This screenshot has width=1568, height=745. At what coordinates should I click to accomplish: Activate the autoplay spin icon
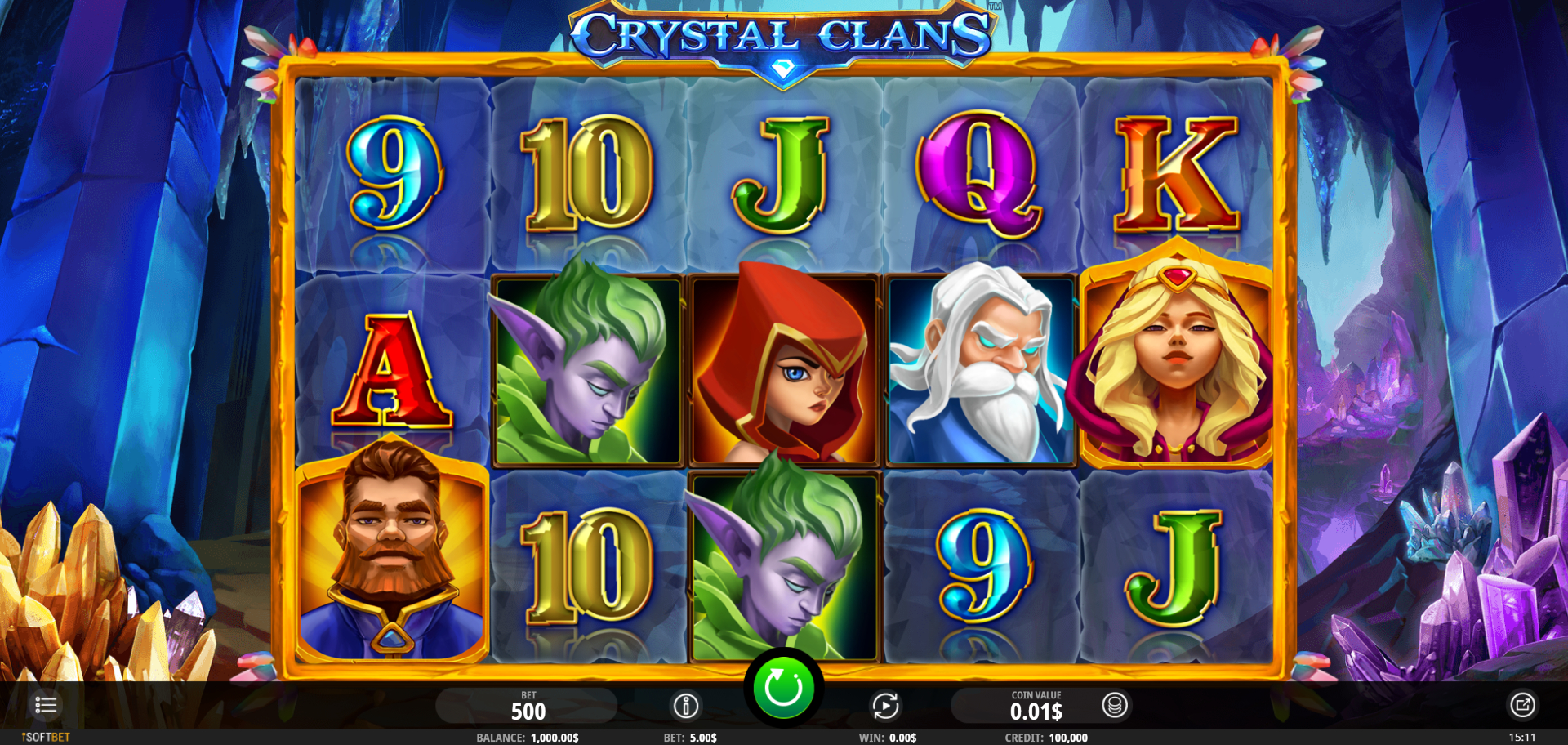885,706
